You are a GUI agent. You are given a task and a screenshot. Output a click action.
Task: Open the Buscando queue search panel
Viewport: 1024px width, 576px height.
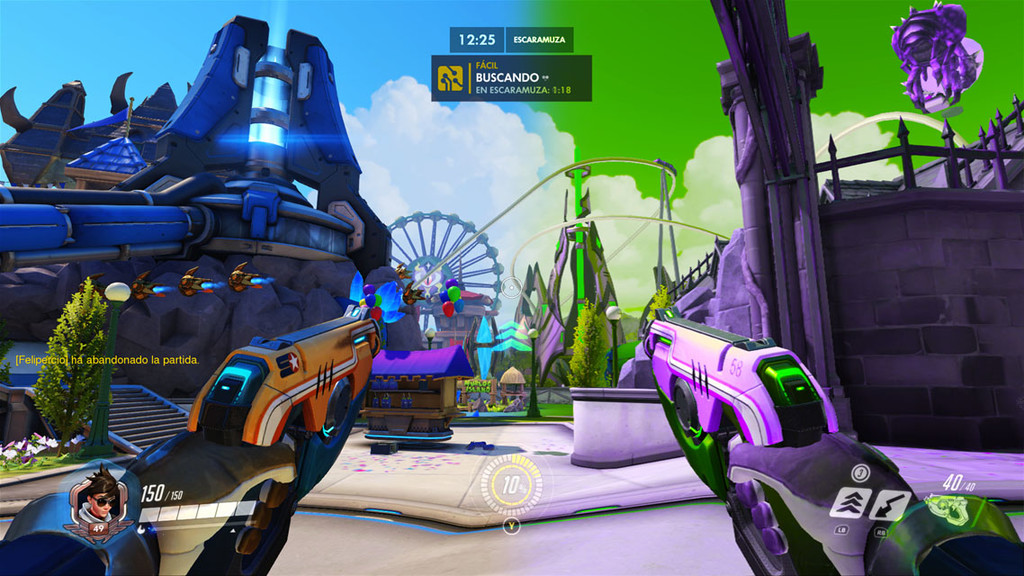[x=511, y=78]
